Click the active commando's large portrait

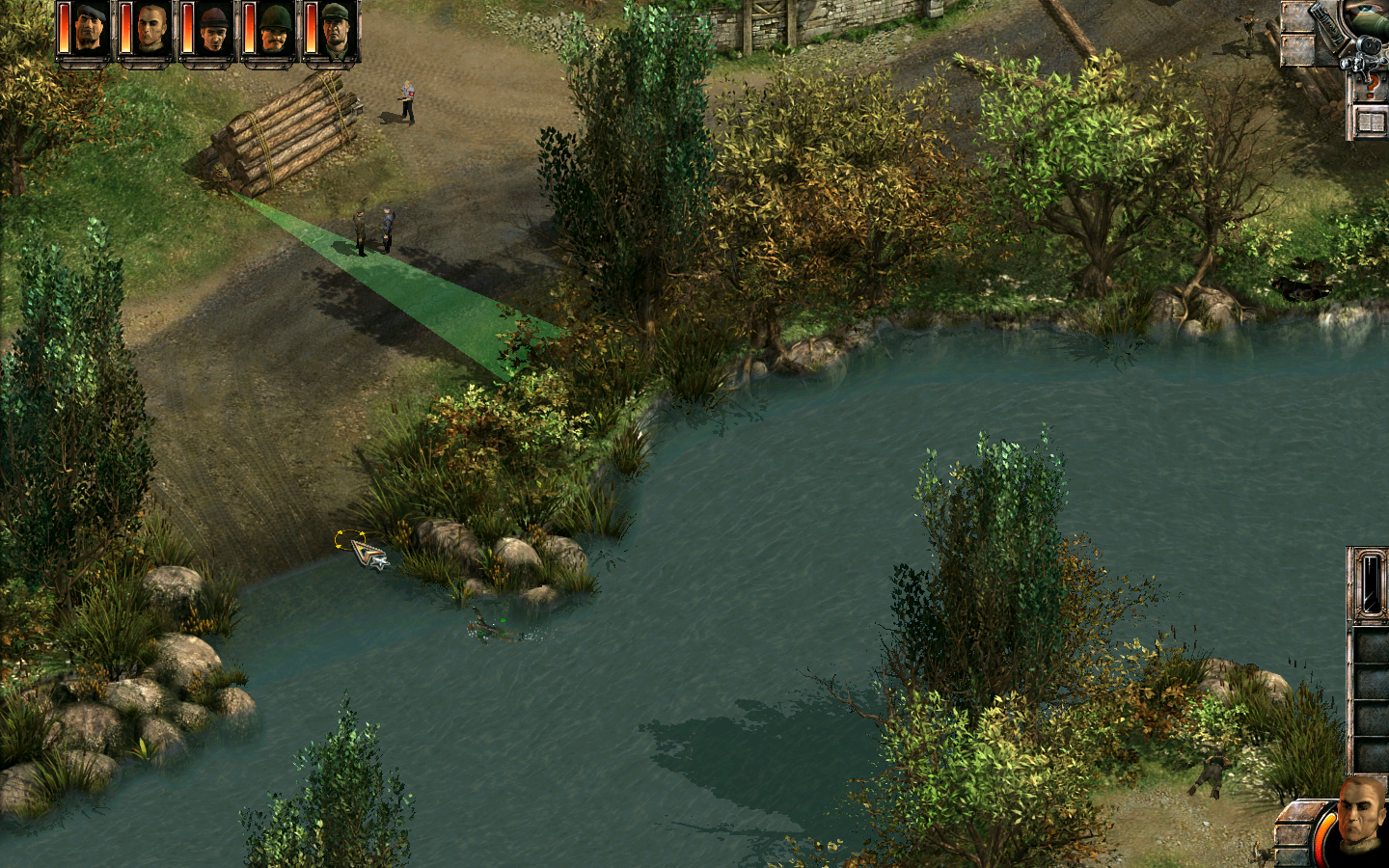1361,818
